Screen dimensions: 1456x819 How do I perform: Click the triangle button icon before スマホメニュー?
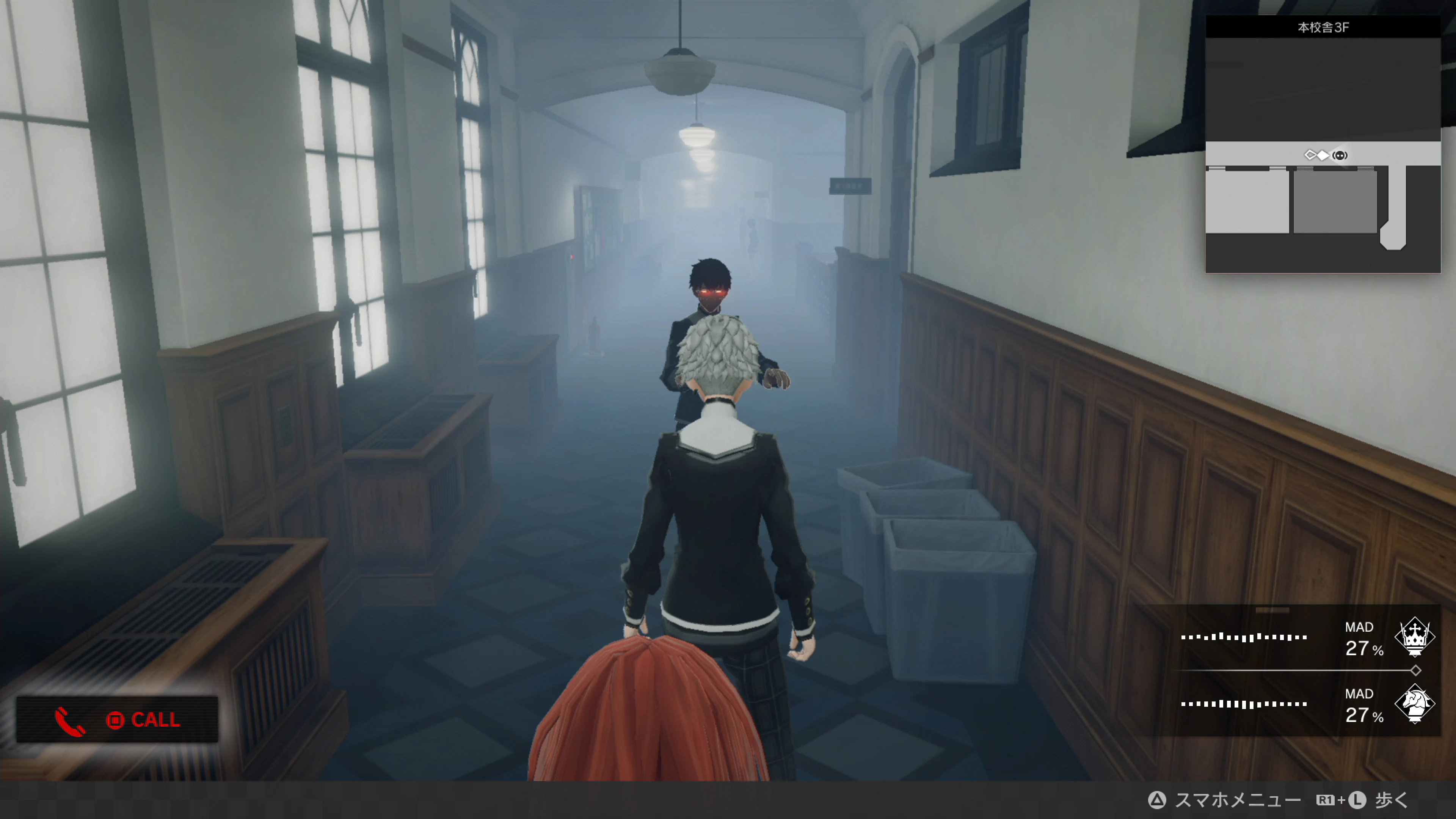[1156, 800]
